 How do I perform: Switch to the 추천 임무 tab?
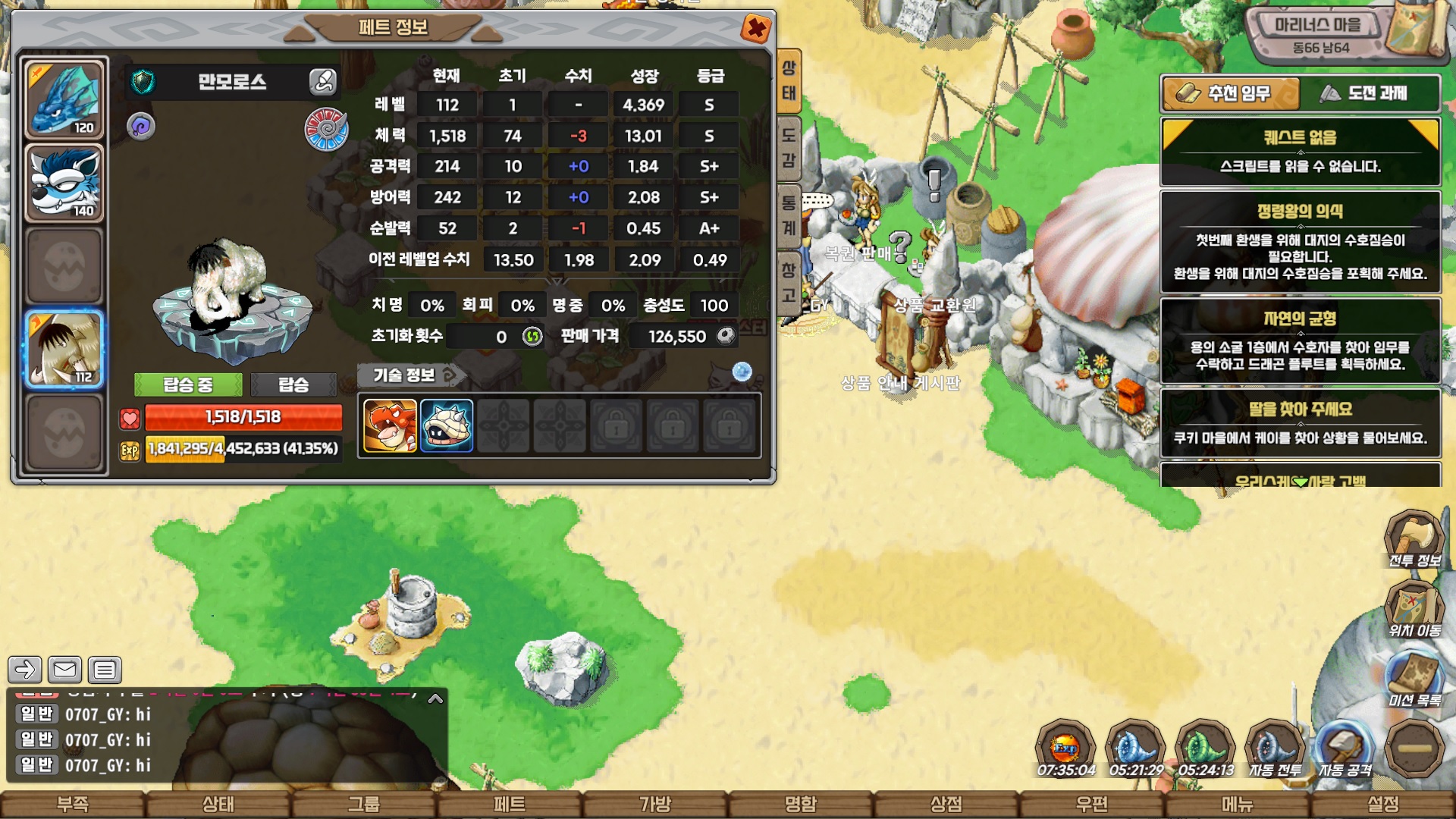tap(1230, 93)
